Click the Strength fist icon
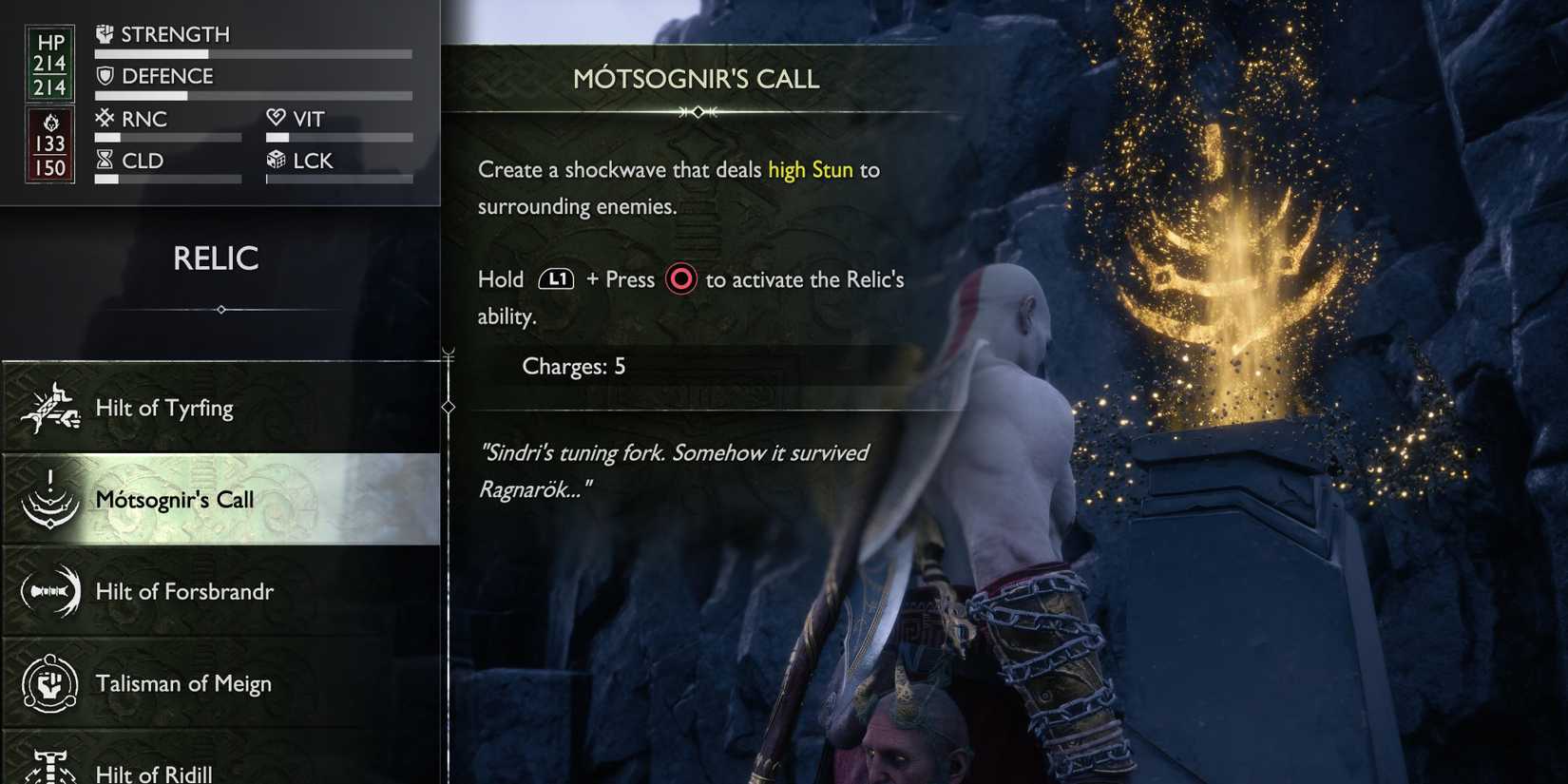The width and height of the screenshot is (1568, 784). [105, 32]
